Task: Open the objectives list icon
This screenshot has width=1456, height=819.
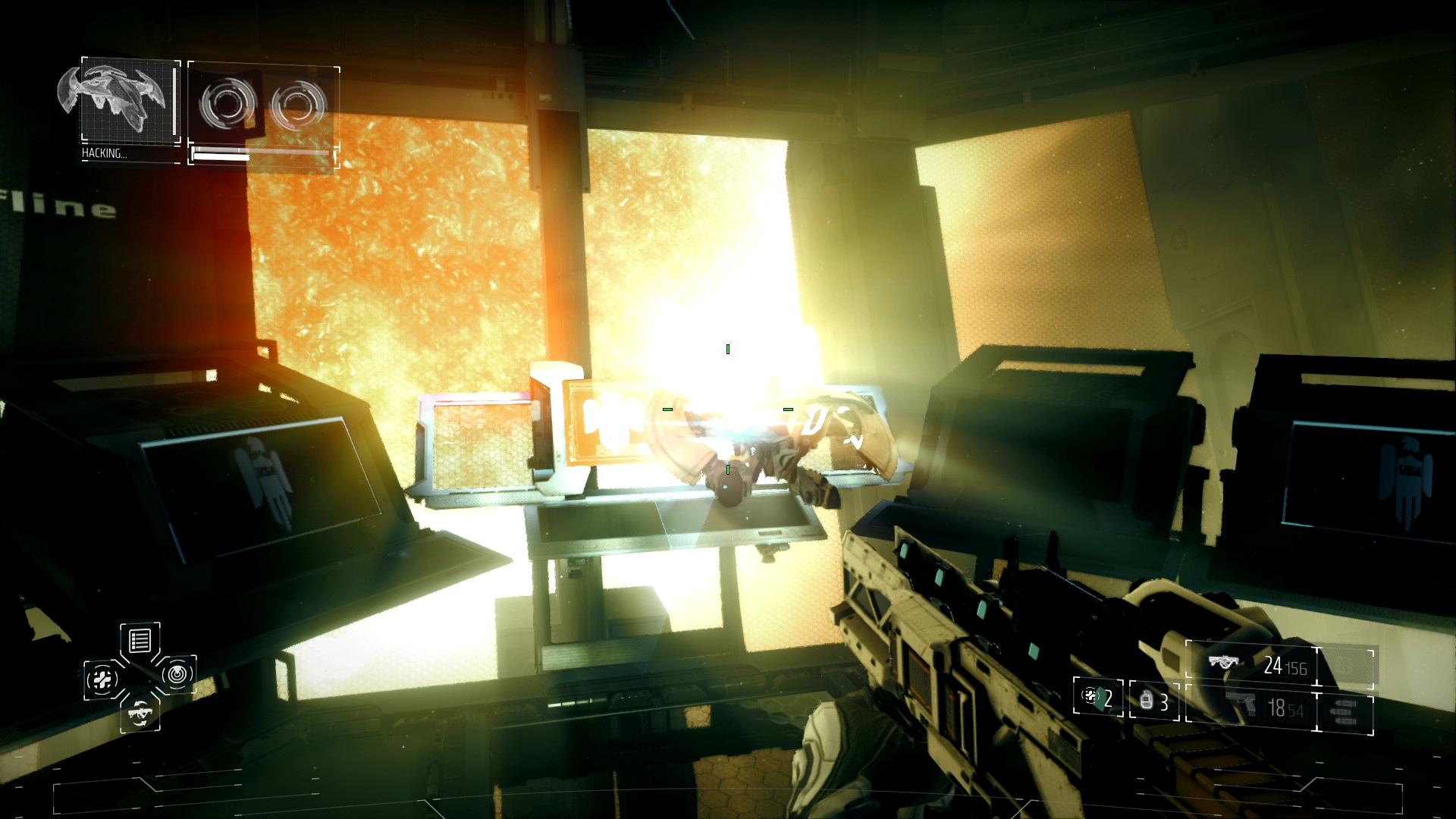Action: [x=140, y=642]
